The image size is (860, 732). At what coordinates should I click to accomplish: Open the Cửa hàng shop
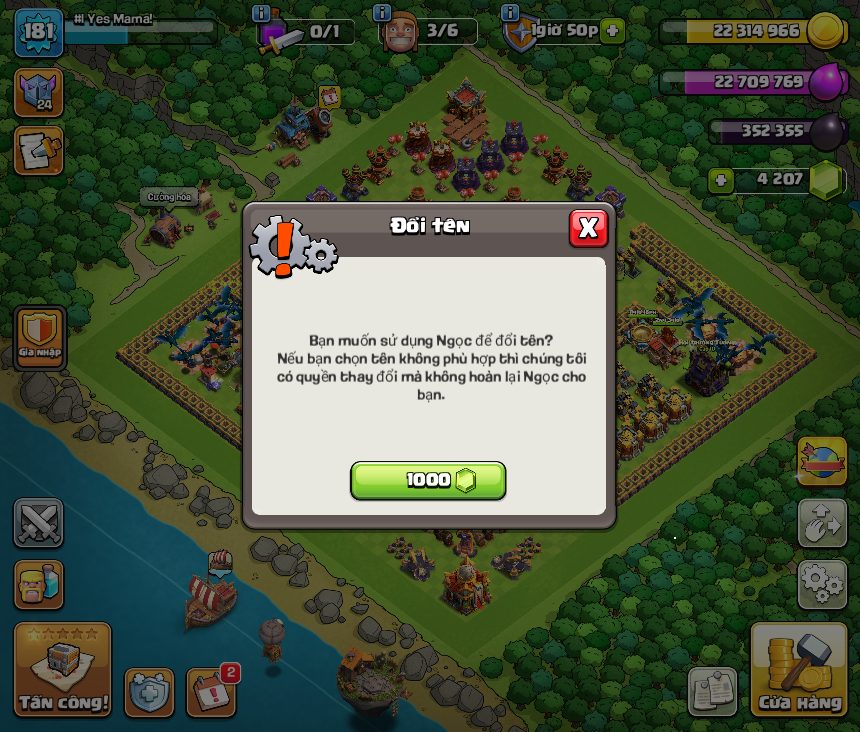click(799, 671)
